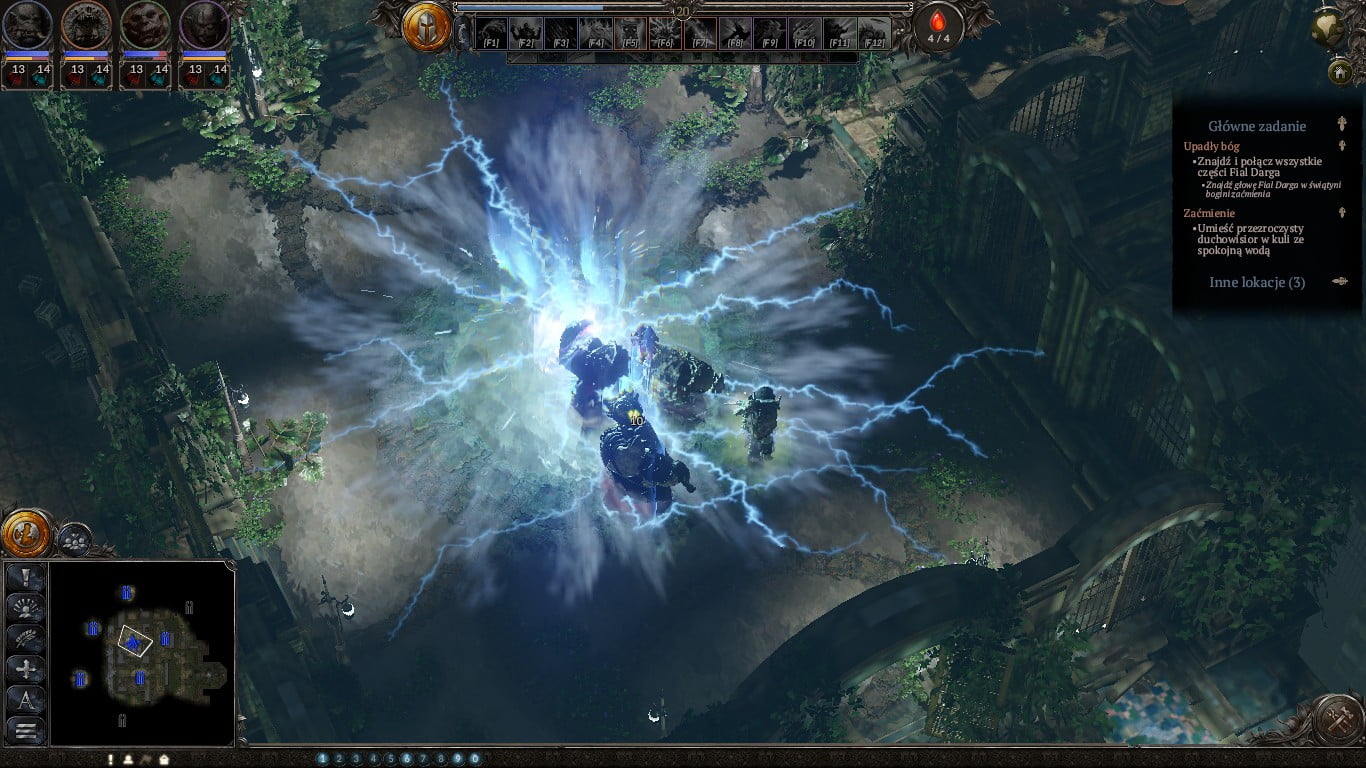Viewport: 1366px width, 768px height.
Task: Click the laurel branch minimap button
Action: 26,638
